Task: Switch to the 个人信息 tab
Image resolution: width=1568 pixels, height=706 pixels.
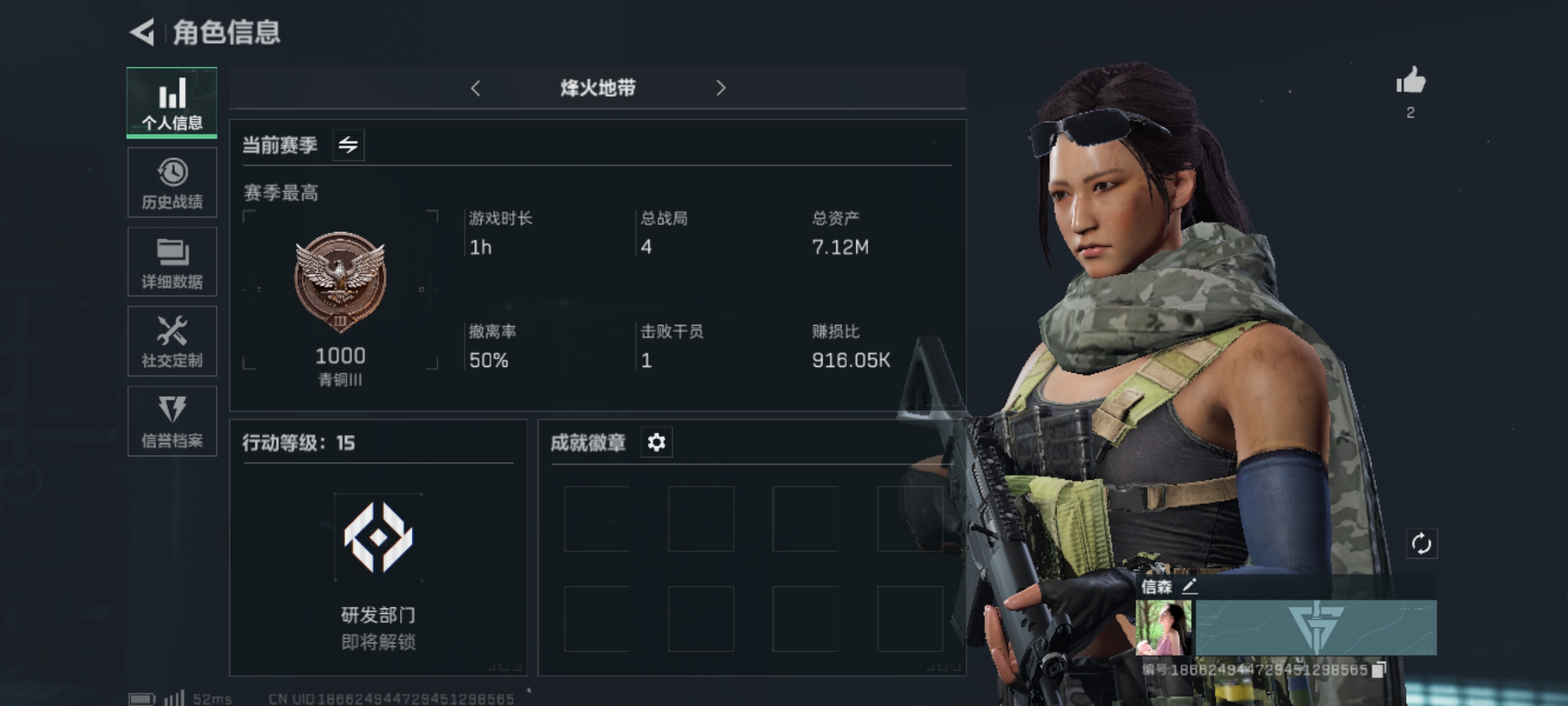Action: (x=172, y=103)
